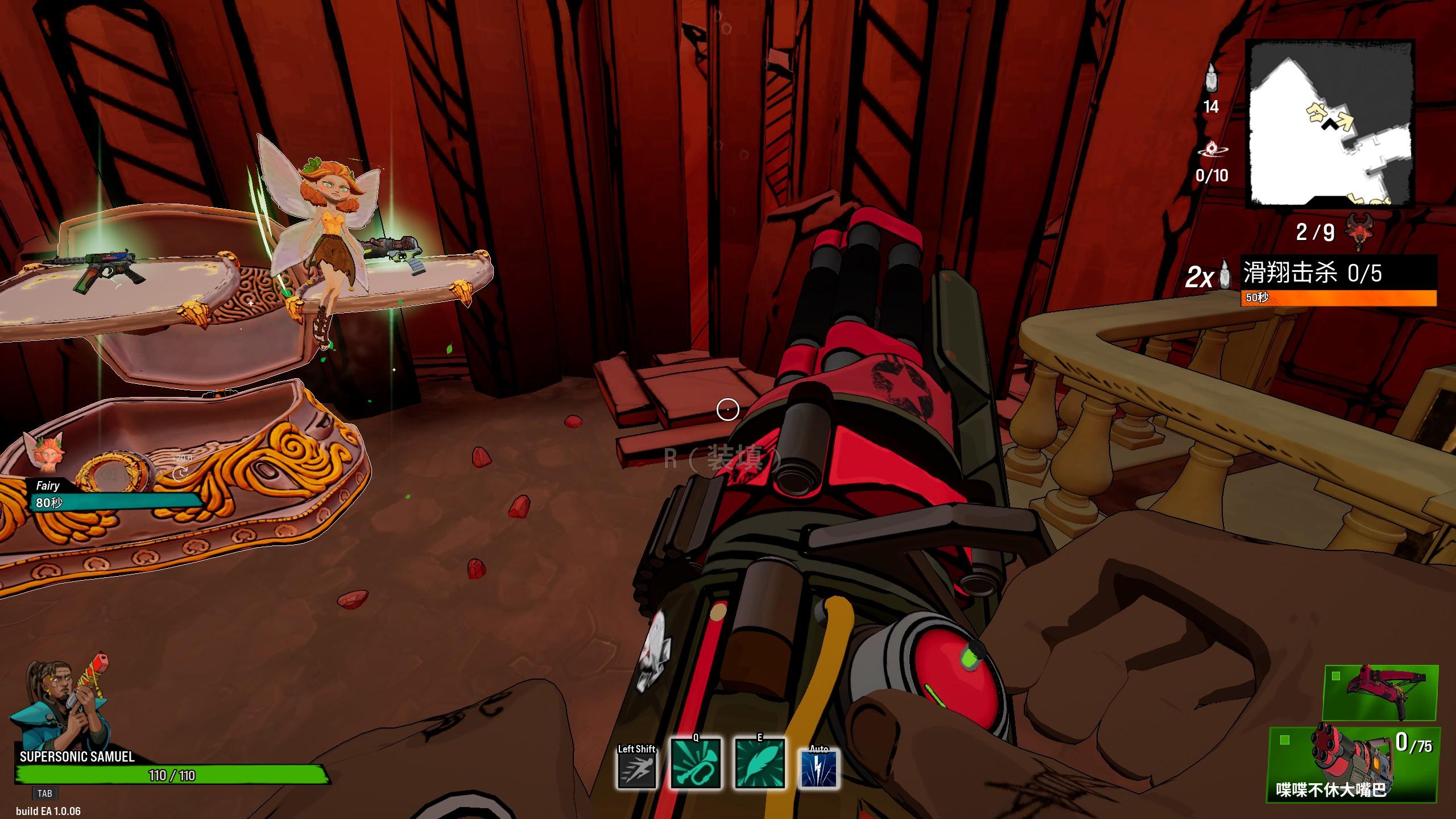Click the candle currency icon
Screen dimensions: 1456x819
click(x=1211, y=78)
